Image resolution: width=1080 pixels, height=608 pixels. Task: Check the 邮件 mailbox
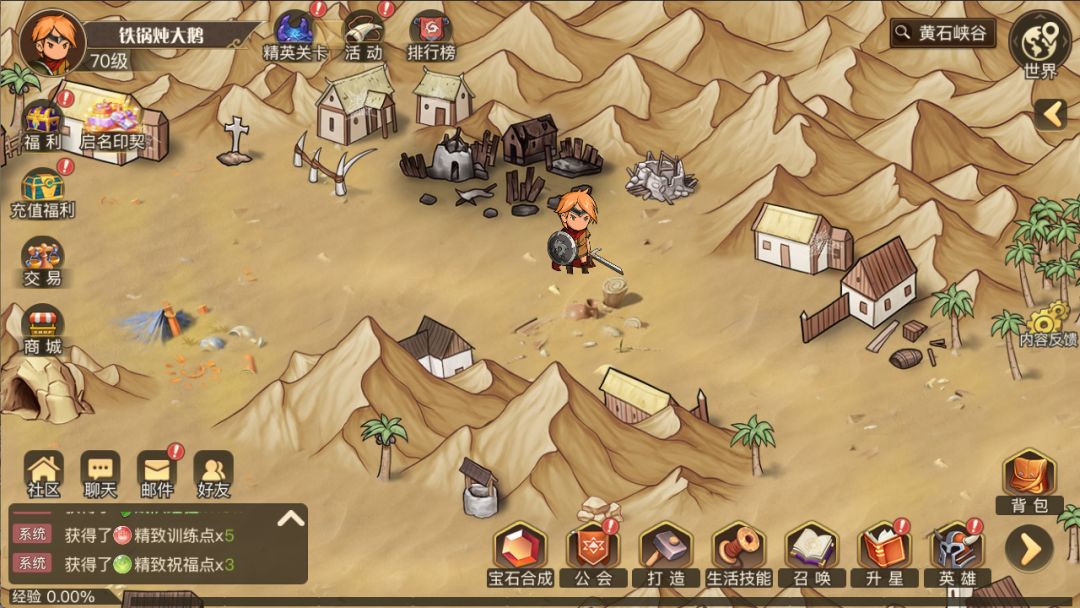point(156,474)
